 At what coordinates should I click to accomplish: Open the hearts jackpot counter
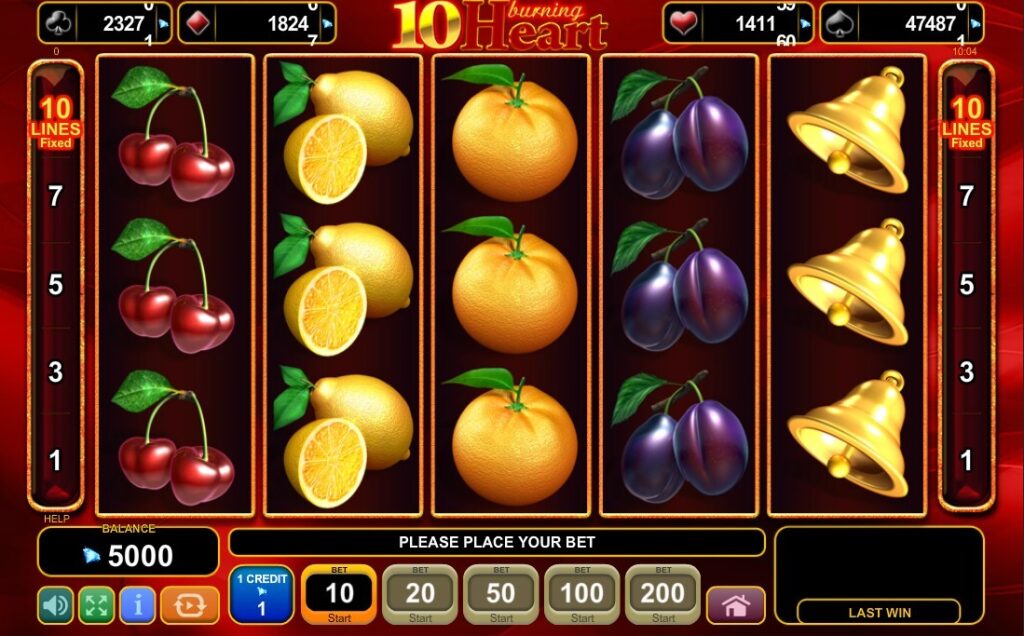coord(737,23)
